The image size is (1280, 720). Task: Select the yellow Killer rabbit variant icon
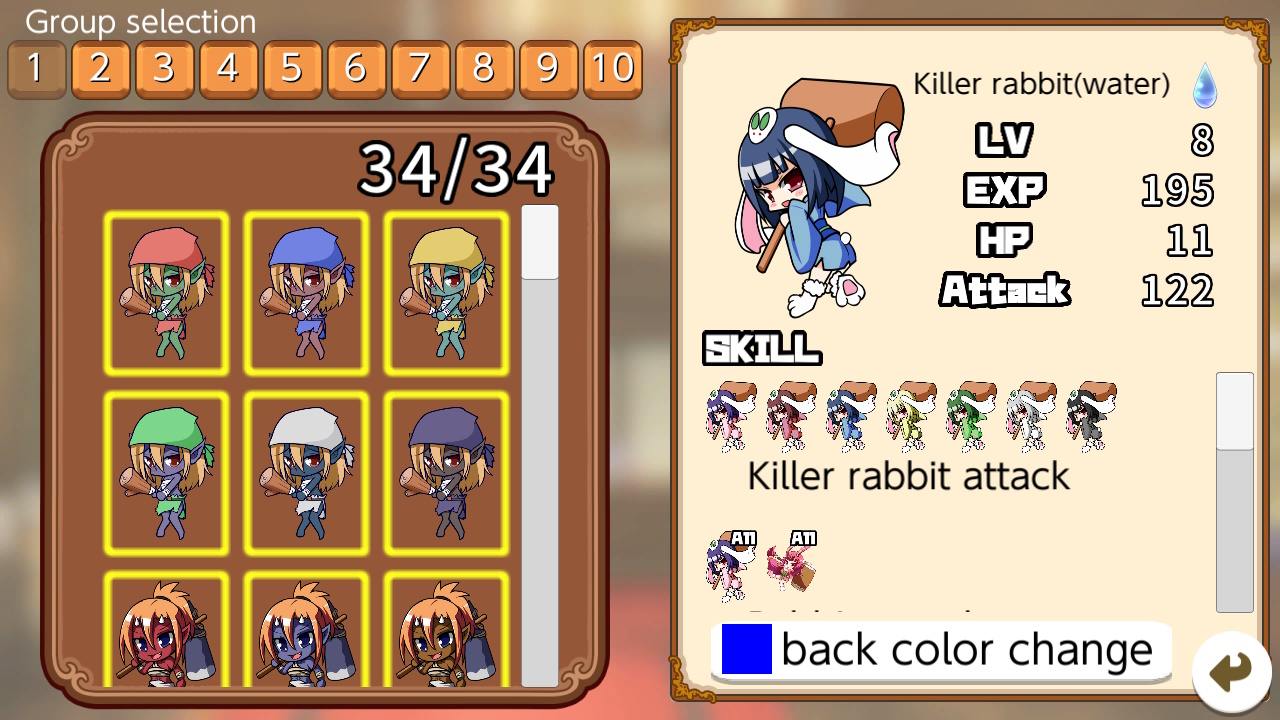click(x=910, y=415)
